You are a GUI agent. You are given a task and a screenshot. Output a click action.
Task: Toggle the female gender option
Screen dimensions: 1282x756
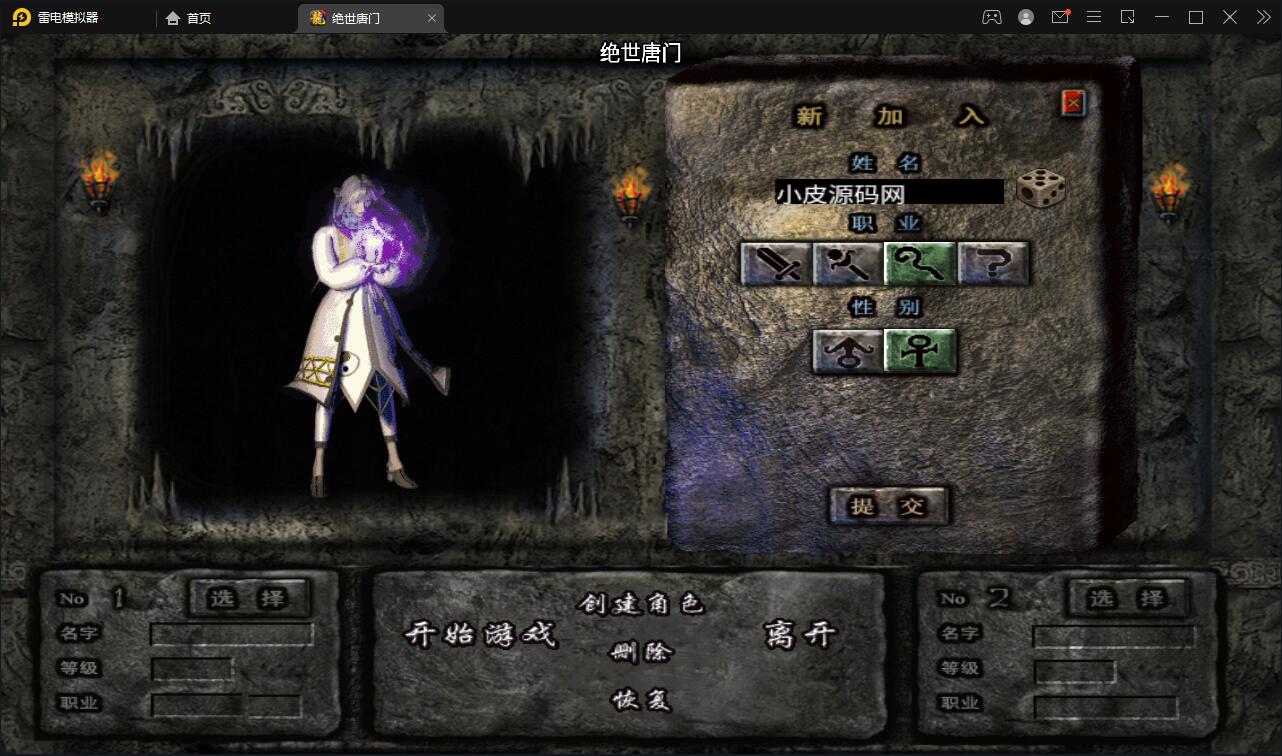pos(920,351)
